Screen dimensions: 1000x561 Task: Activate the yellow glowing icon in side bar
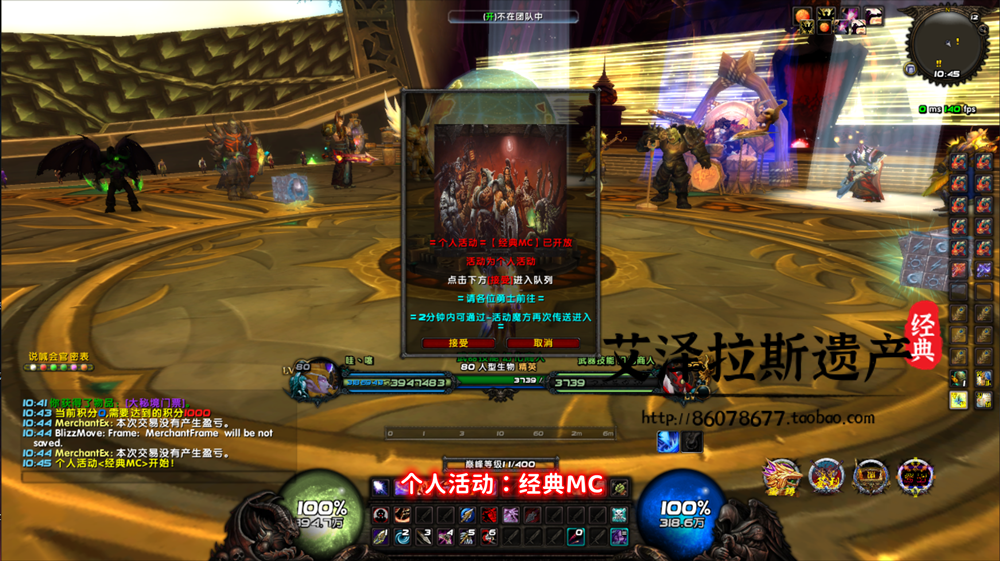(958, 400)
